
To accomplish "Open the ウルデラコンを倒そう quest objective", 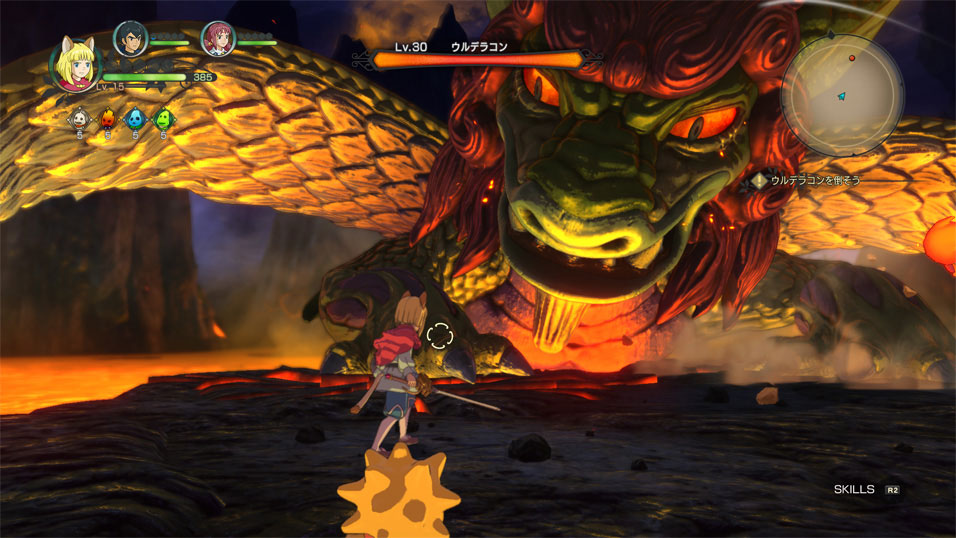I will tap(806, 180).
